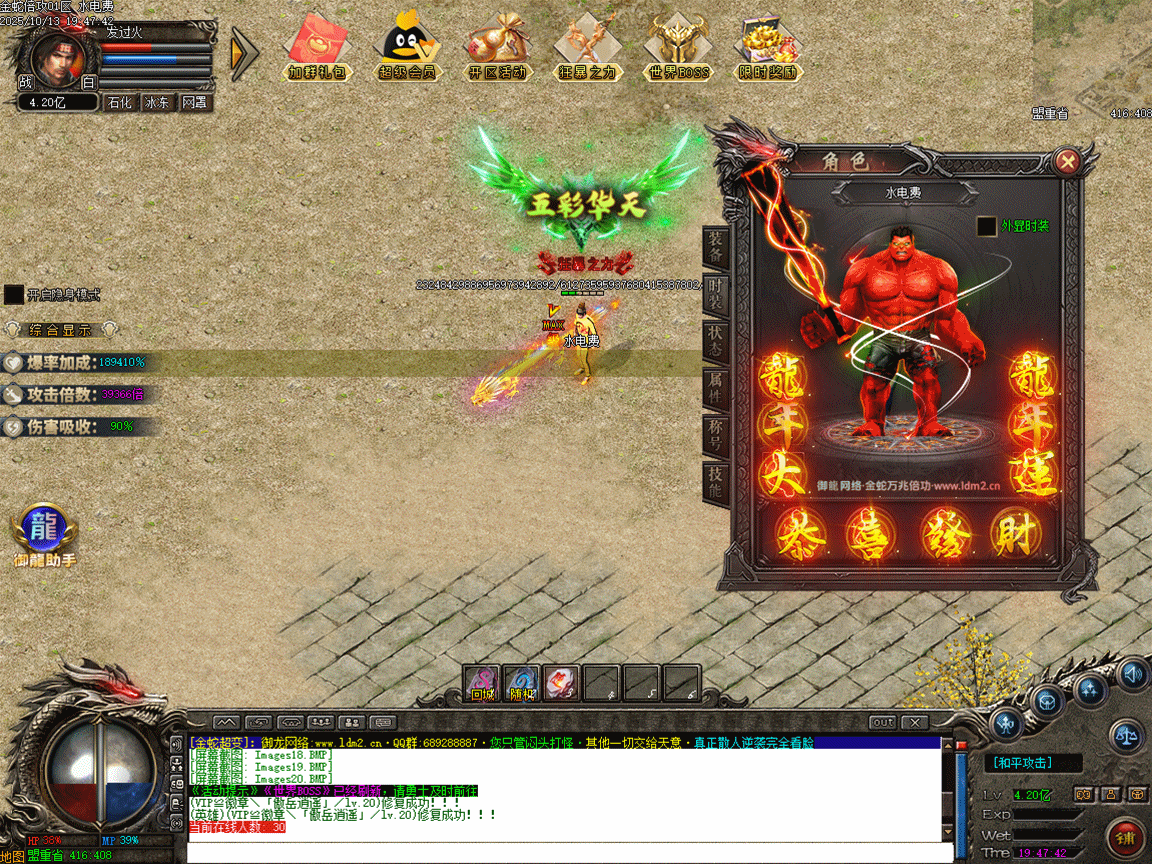
Task: Open the 超级会员 penguin icon
Action: [x=407, y=46]
